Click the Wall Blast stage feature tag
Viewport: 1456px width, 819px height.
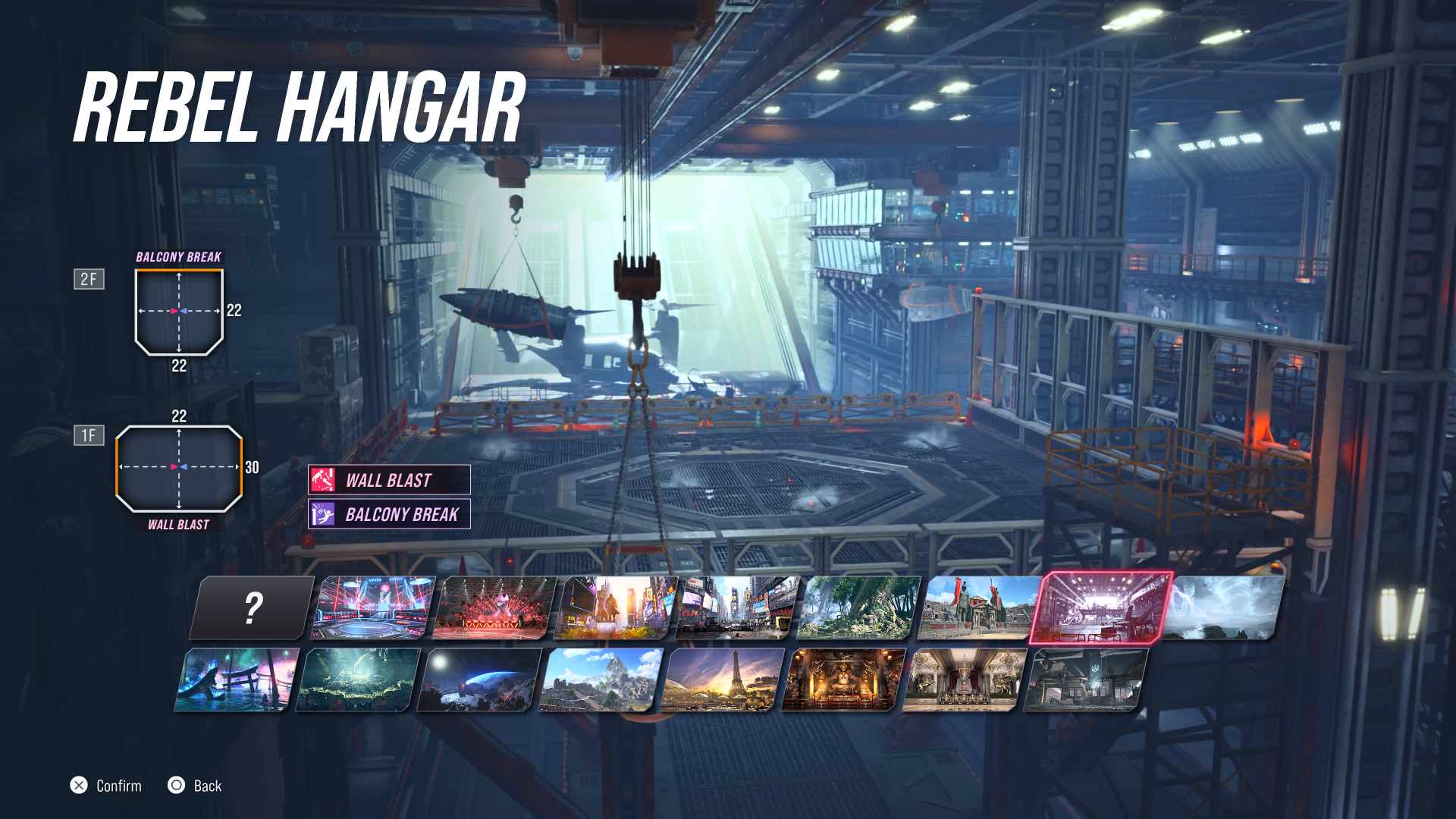[389, 480]
